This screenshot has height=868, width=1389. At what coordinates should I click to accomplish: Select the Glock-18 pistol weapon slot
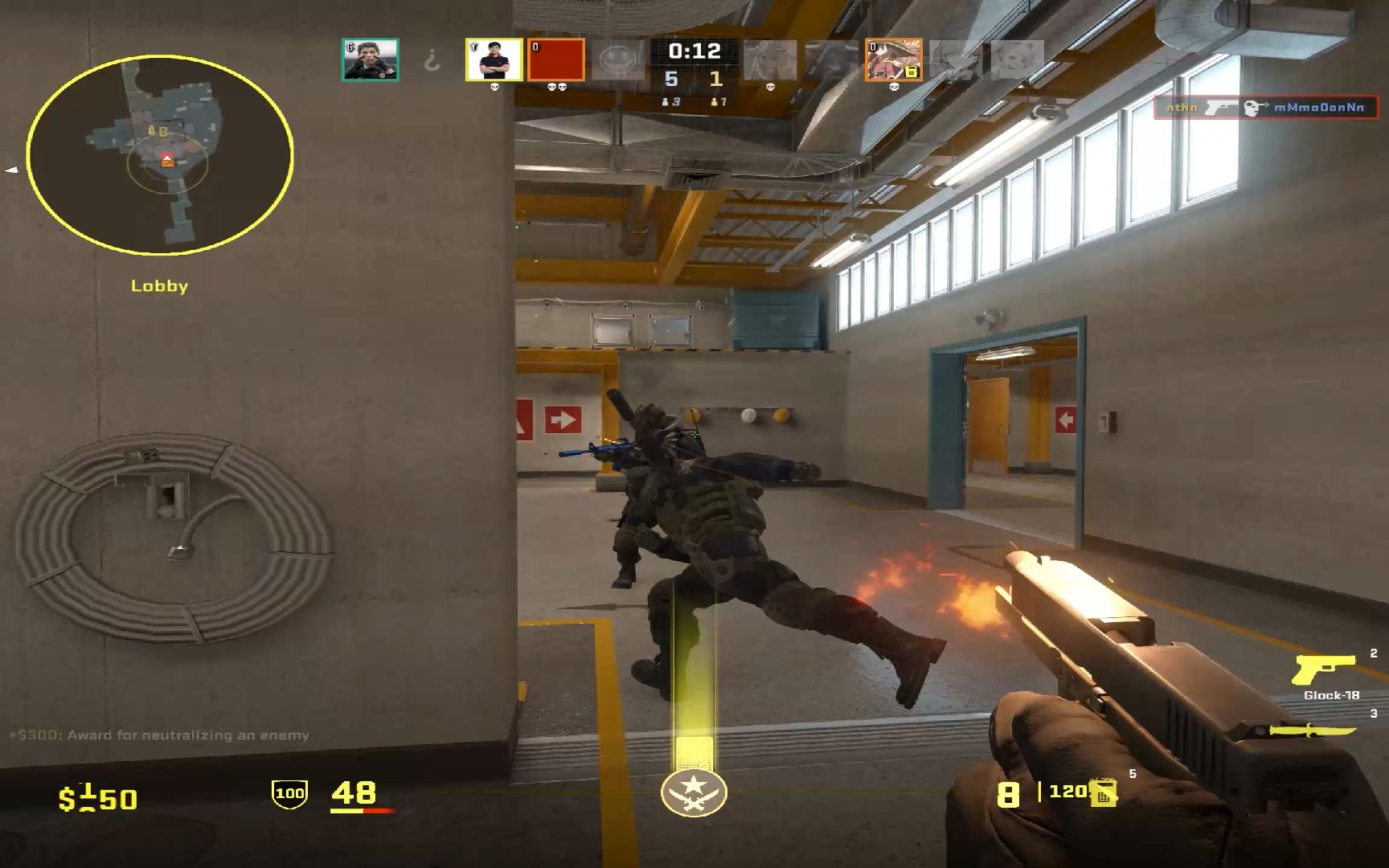[x=1325, y=670]
